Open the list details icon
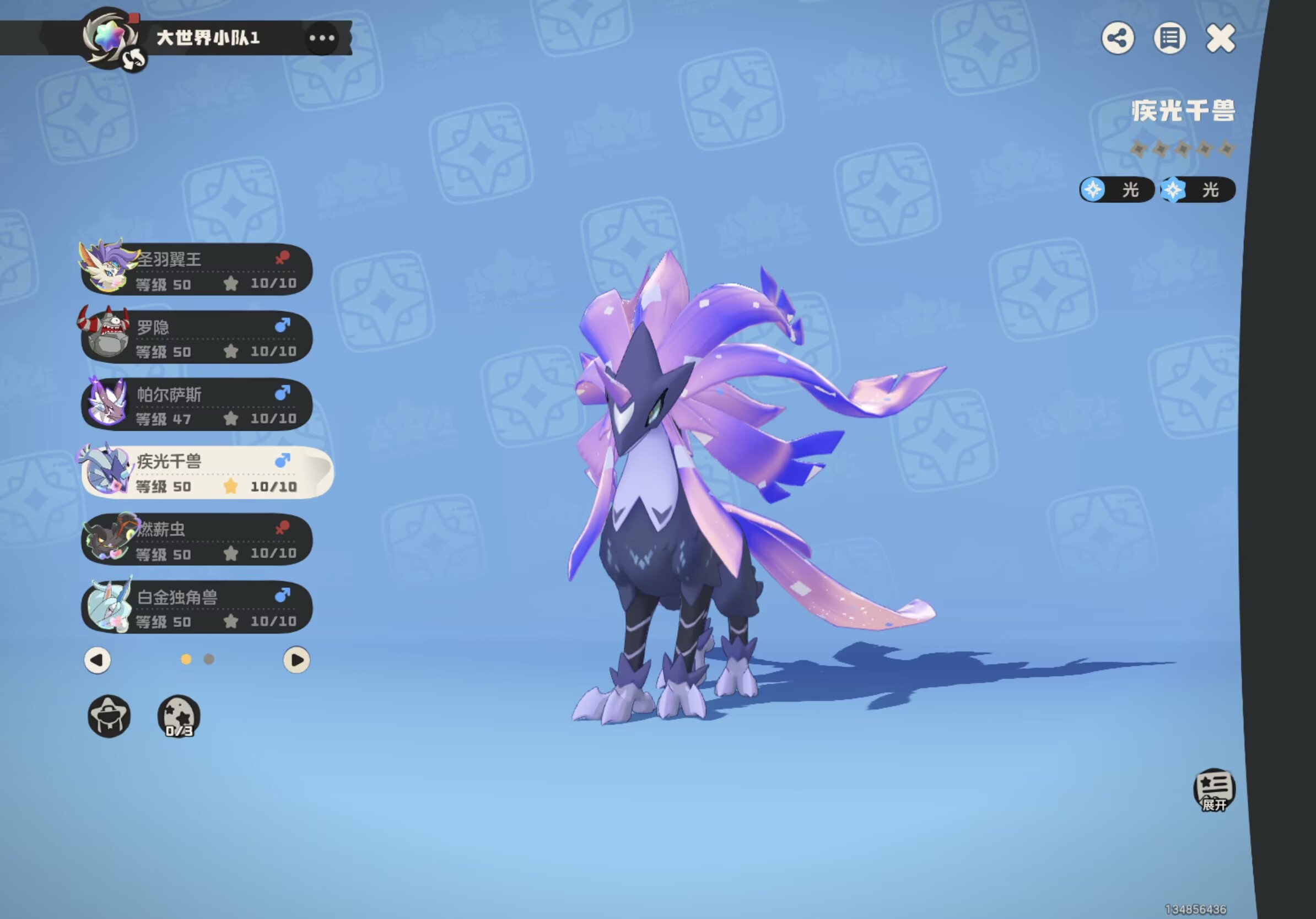 [x=1169, y=39]
